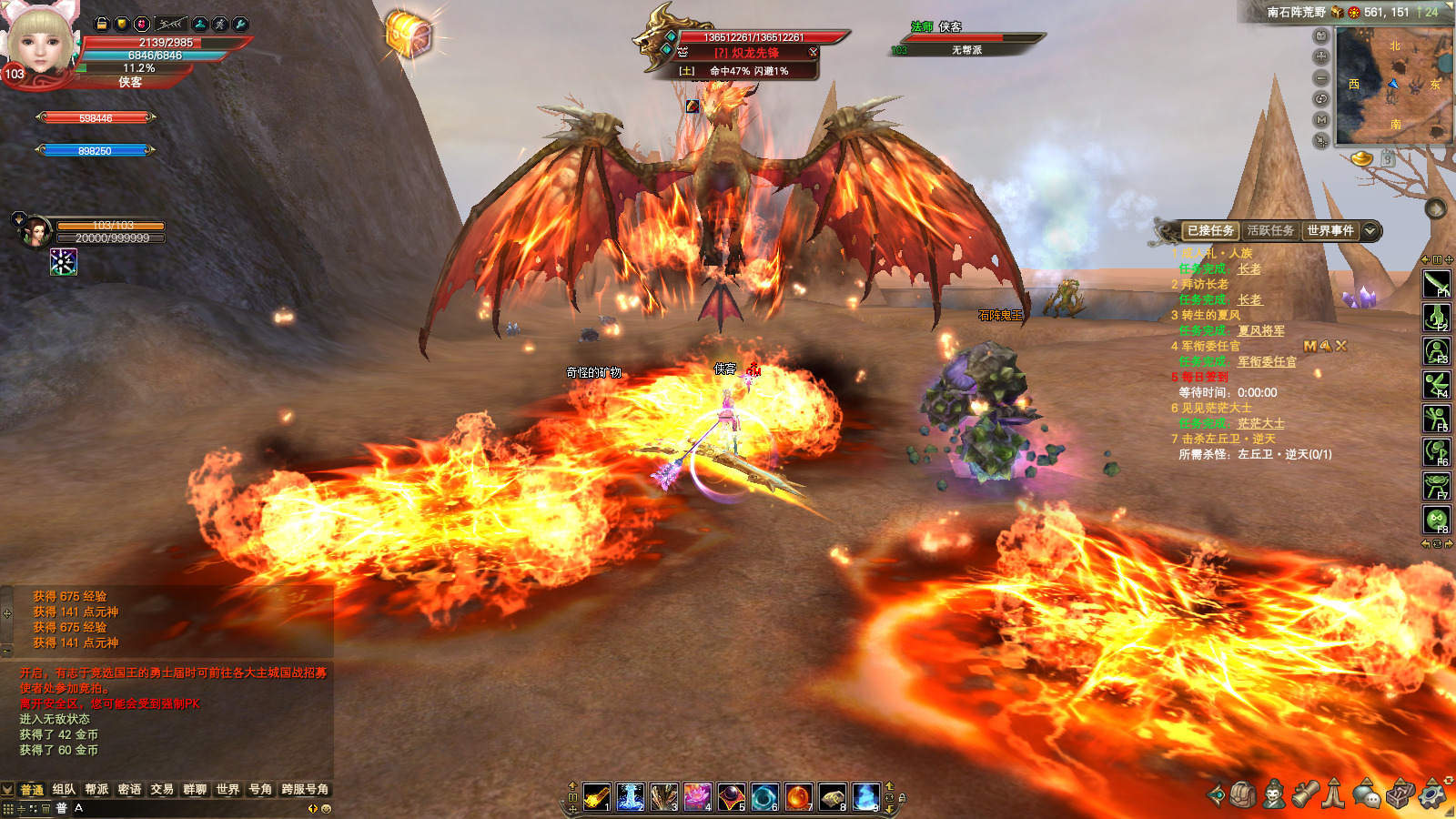Cast the blue water fountain skill
The width and height of the screenshot is (1456, 819).
[631, 796]
